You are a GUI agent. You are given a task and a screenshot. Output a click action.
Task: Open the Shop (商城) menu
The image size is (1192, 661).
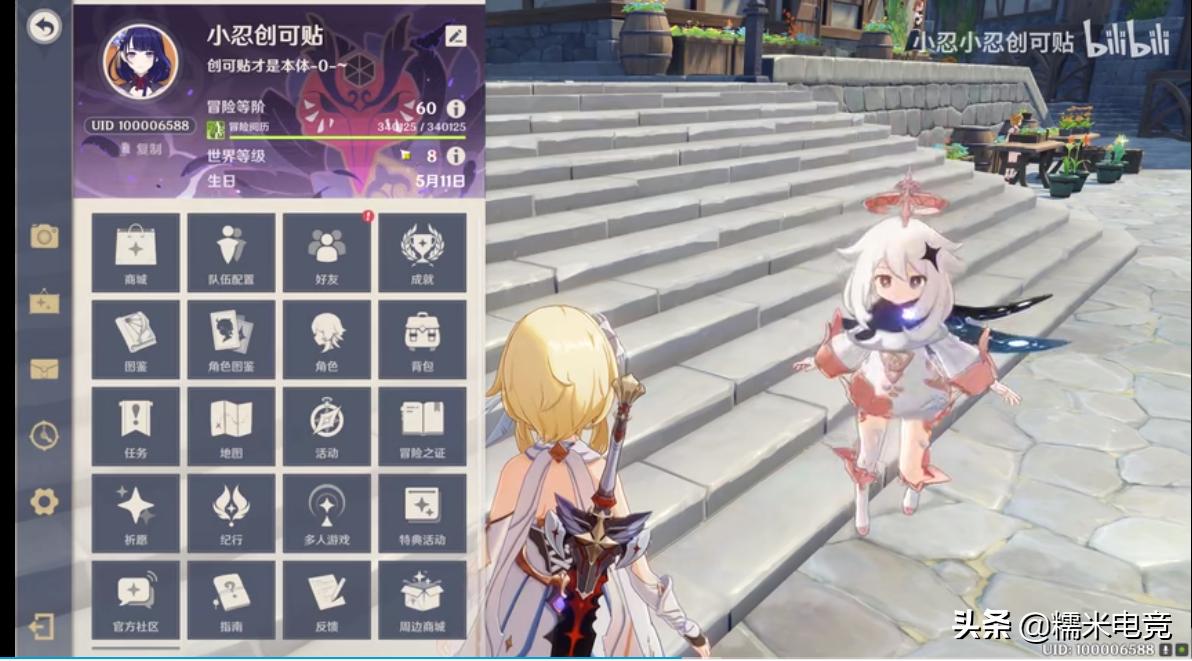136,252
